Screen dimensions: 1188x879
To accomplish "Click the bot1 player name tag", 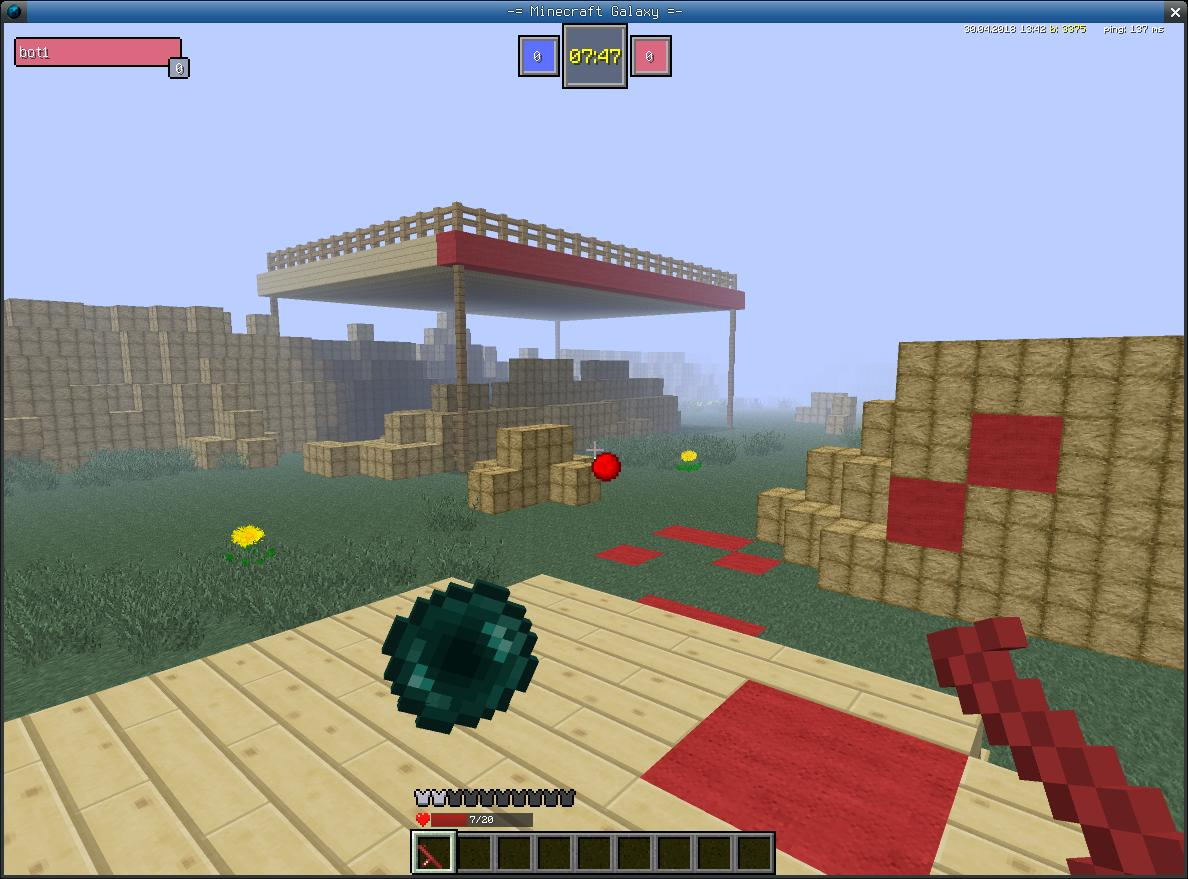I will point(97,53).
